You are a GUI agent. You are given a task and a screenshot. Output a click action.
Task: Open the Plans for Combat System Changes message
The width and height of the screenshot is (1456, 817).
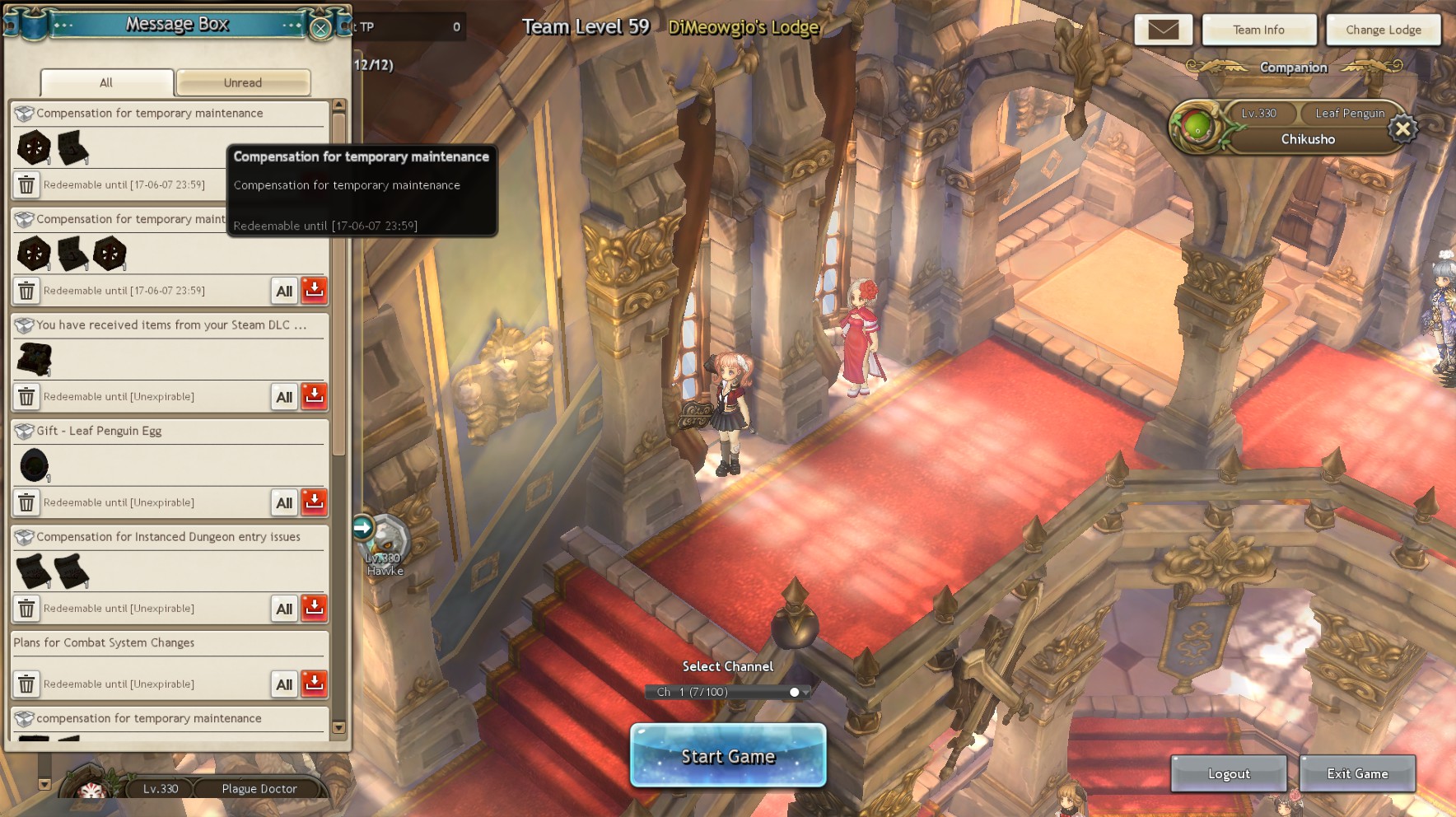(104, 642)
